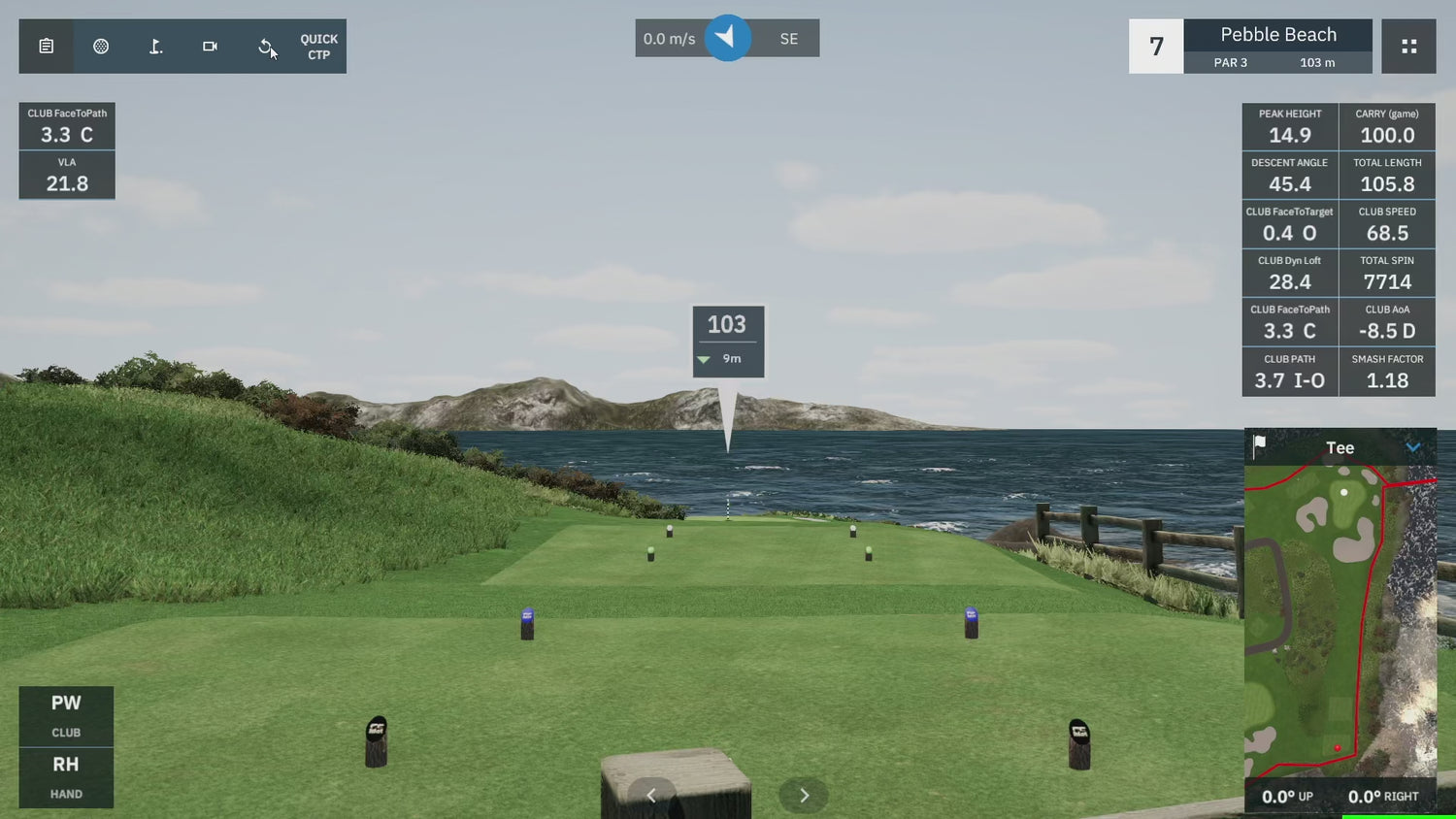Click the Pebble Beach hole header

click(1278, 34)
